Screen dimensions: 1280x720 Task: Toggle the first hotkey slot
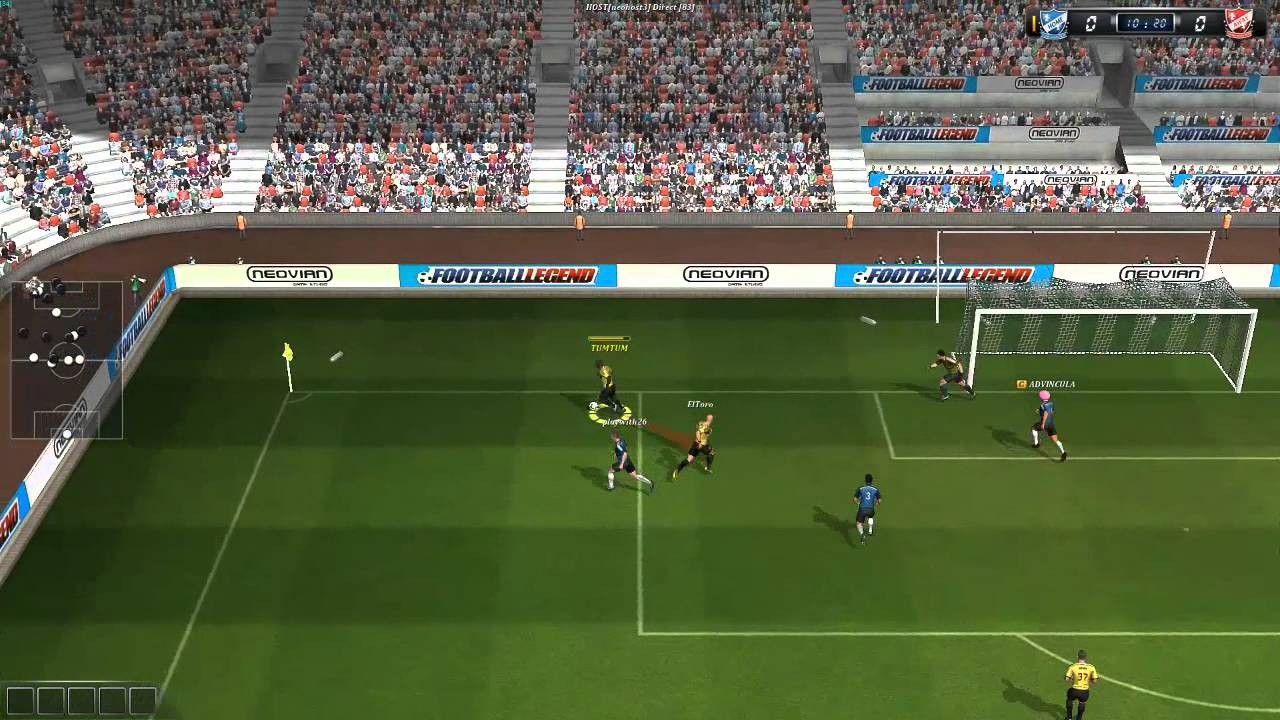[x=20, y=700]
